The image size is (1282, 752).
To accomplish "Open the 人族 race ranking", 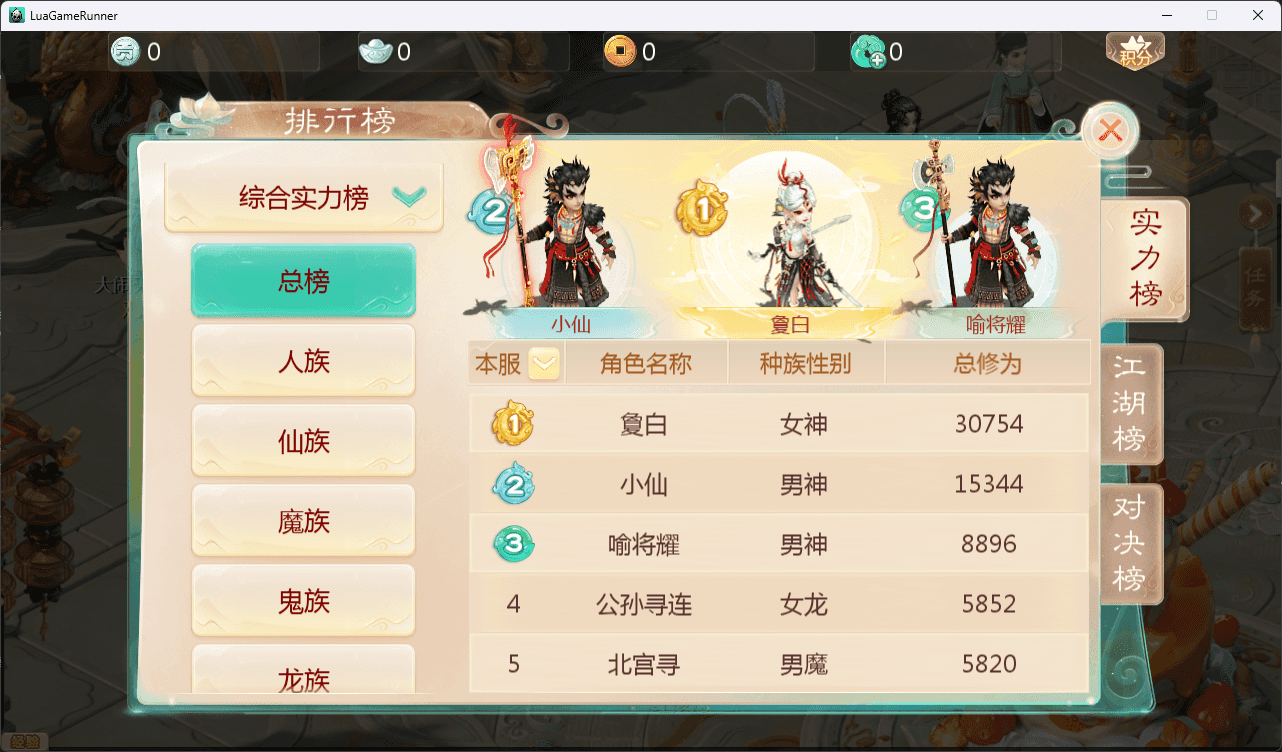I will point(303,360).
